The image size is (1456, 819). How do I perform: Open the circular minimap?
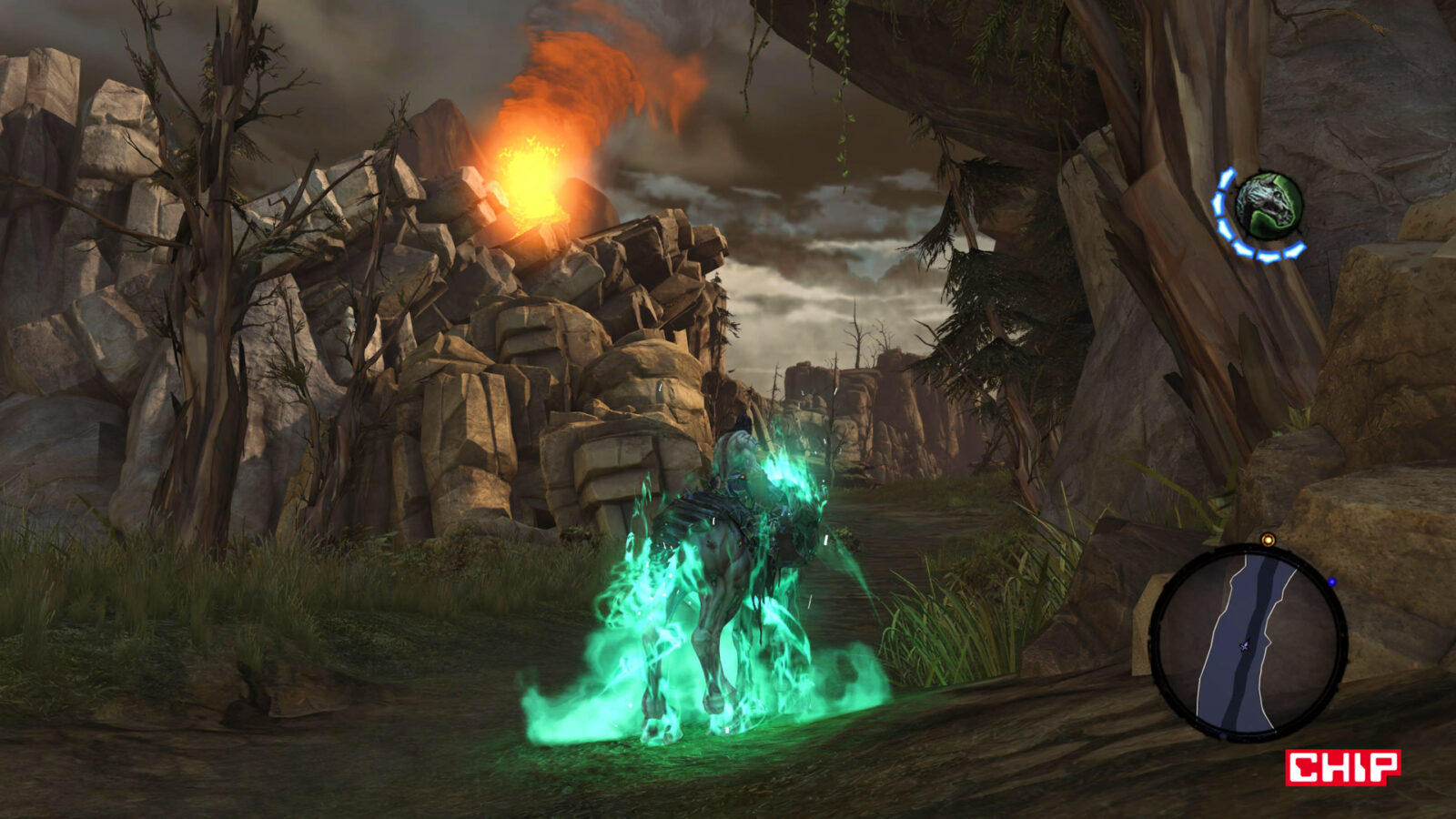pos(1248,642)
